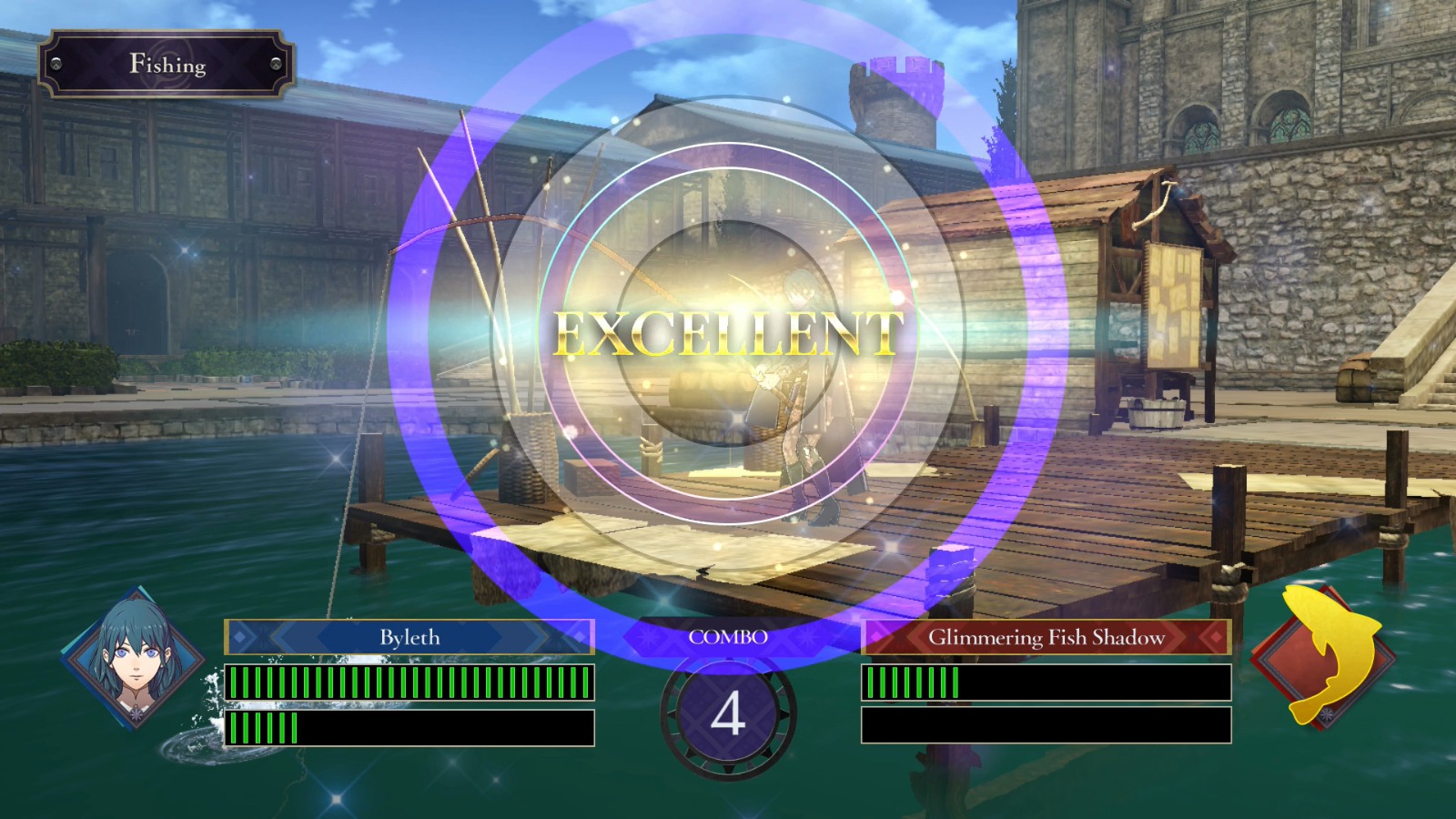Click the left rivet on the Fishing plaque
This screenshot has width=1456, height=819.
point(56,65)
